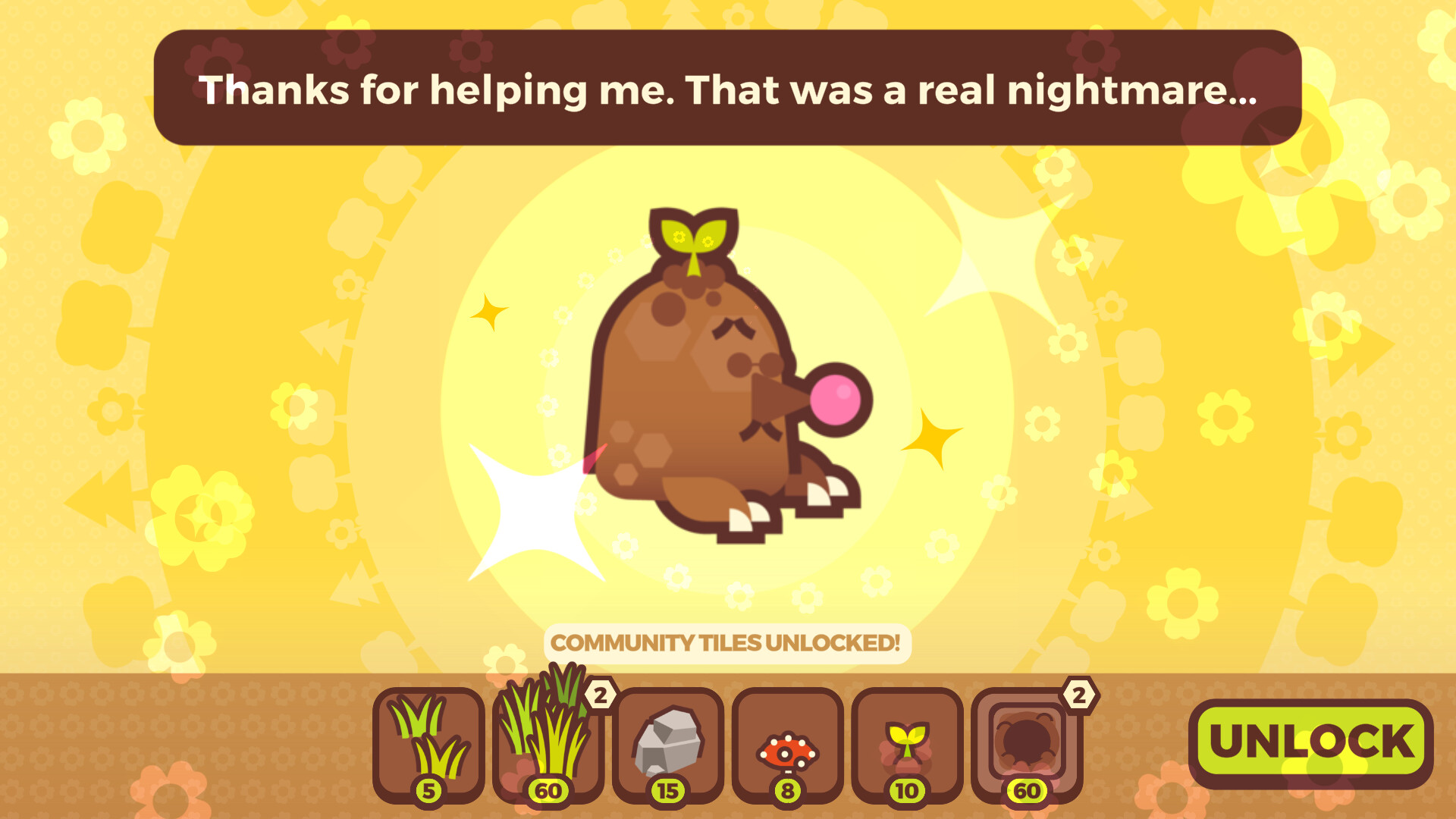Click the quantity badge 2 on tall grass
The height and width of the screenshot is (819, 1456).
click(601, 696)
